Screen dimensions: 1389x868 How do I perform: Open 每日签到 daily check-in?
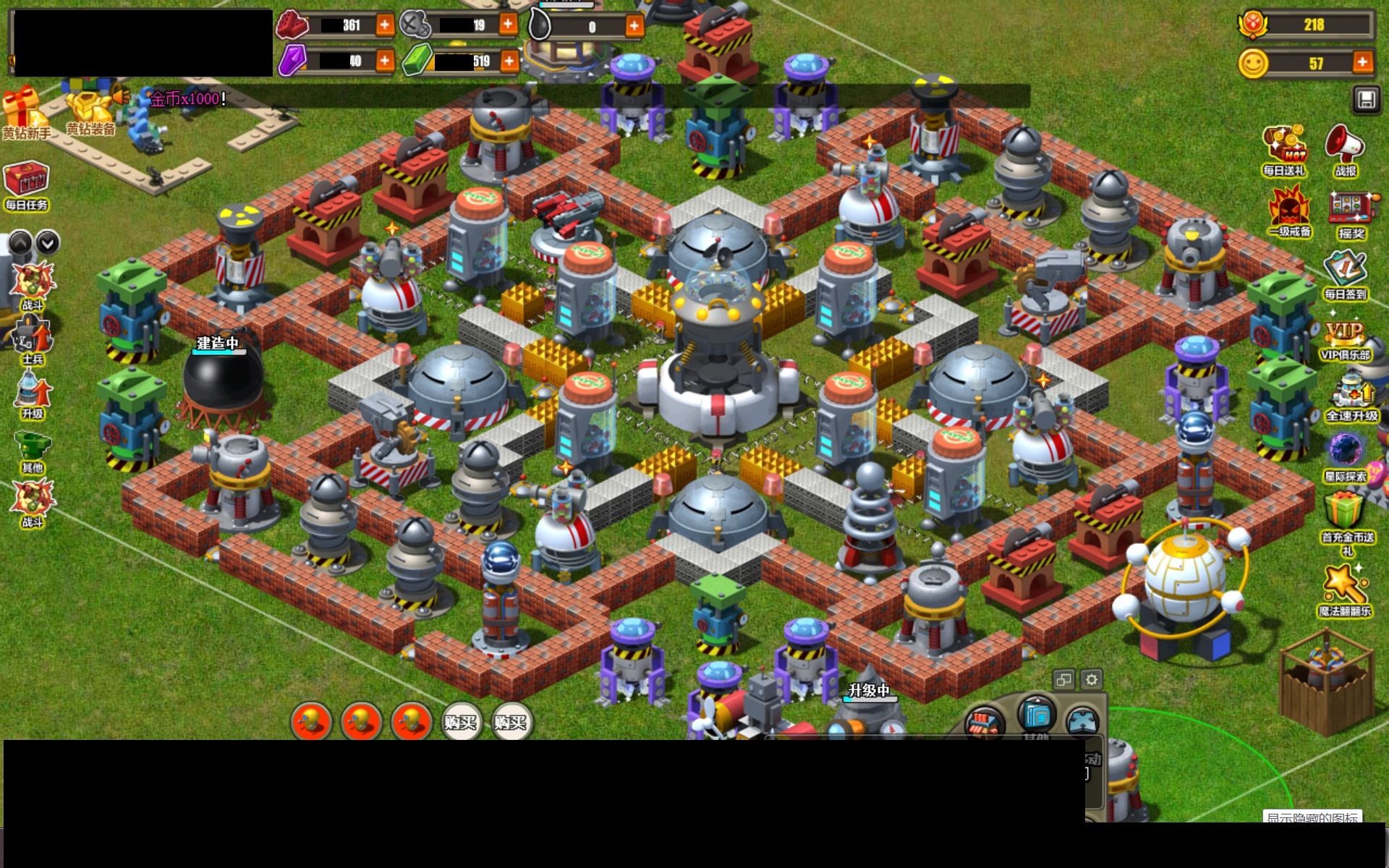(1345, 274)
